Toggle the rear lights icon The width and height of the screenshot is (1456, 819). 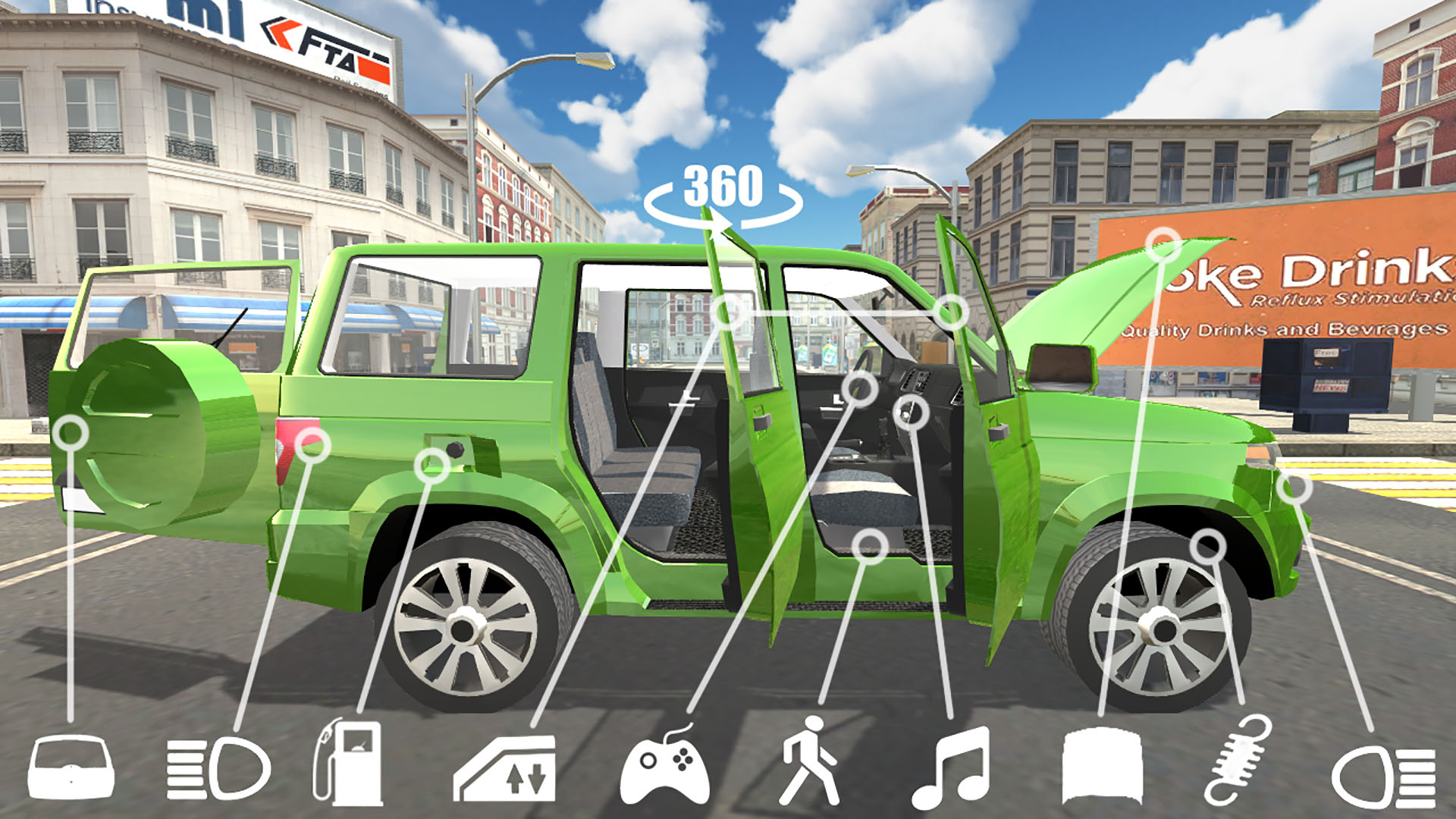(218, 769)
